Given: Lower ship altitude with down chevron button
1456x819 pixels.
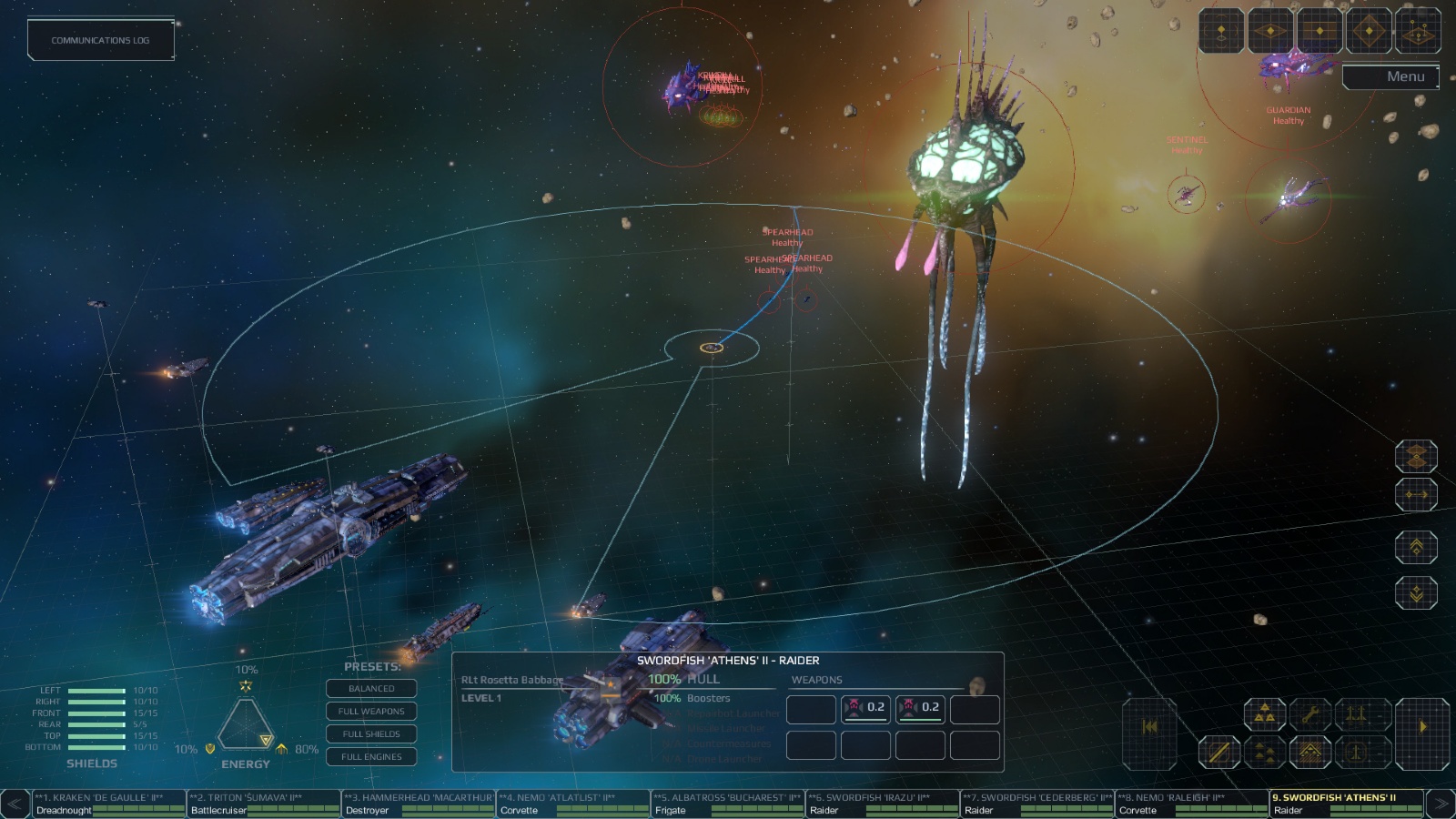Looking at the screenshot, I should click(1416, 593).
